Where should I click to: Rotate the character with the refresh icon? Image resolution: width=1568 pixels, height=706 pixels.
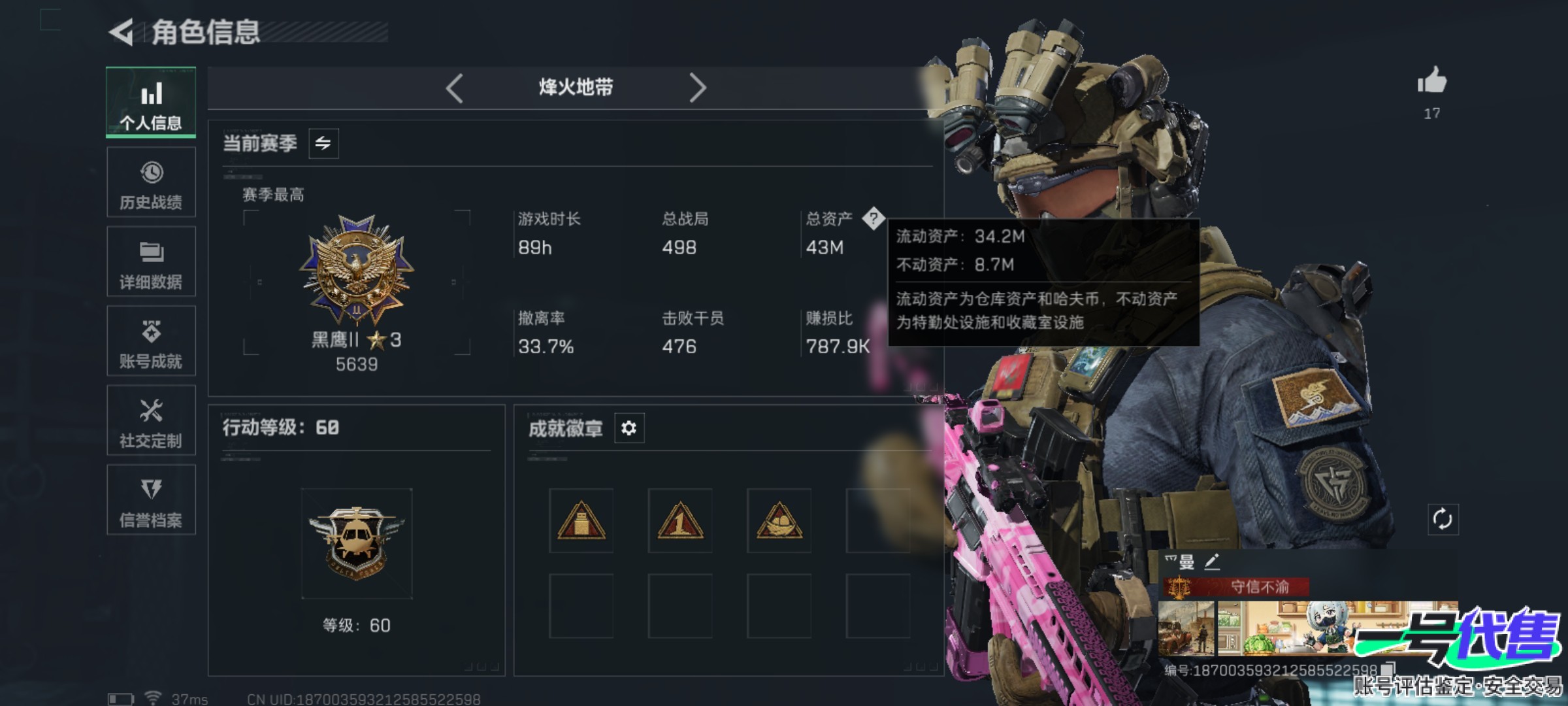(x=1442, y=520)
